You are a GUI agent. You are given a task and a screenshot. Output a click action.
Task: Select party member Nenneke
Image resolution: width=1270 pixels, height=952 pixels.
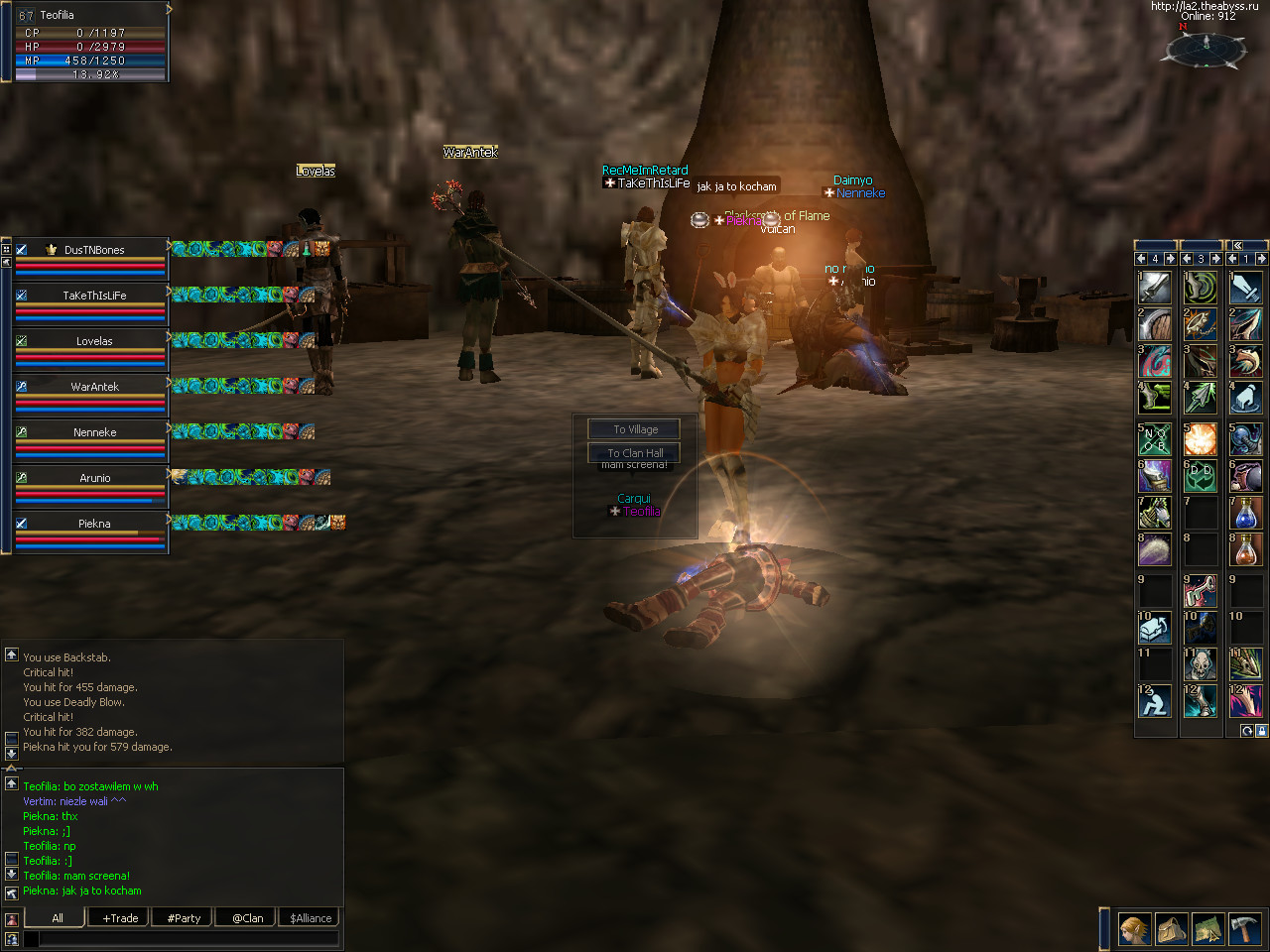94,432
